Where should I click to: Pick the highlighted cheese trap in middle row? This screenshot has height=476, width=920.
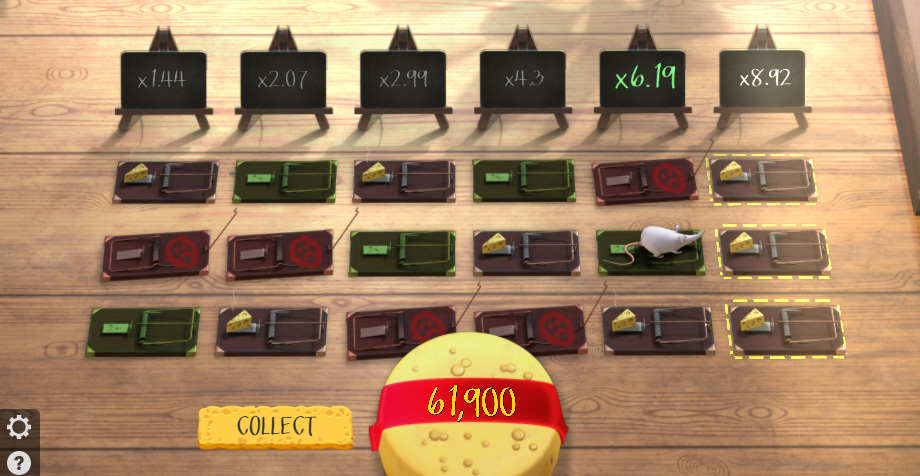774,250
